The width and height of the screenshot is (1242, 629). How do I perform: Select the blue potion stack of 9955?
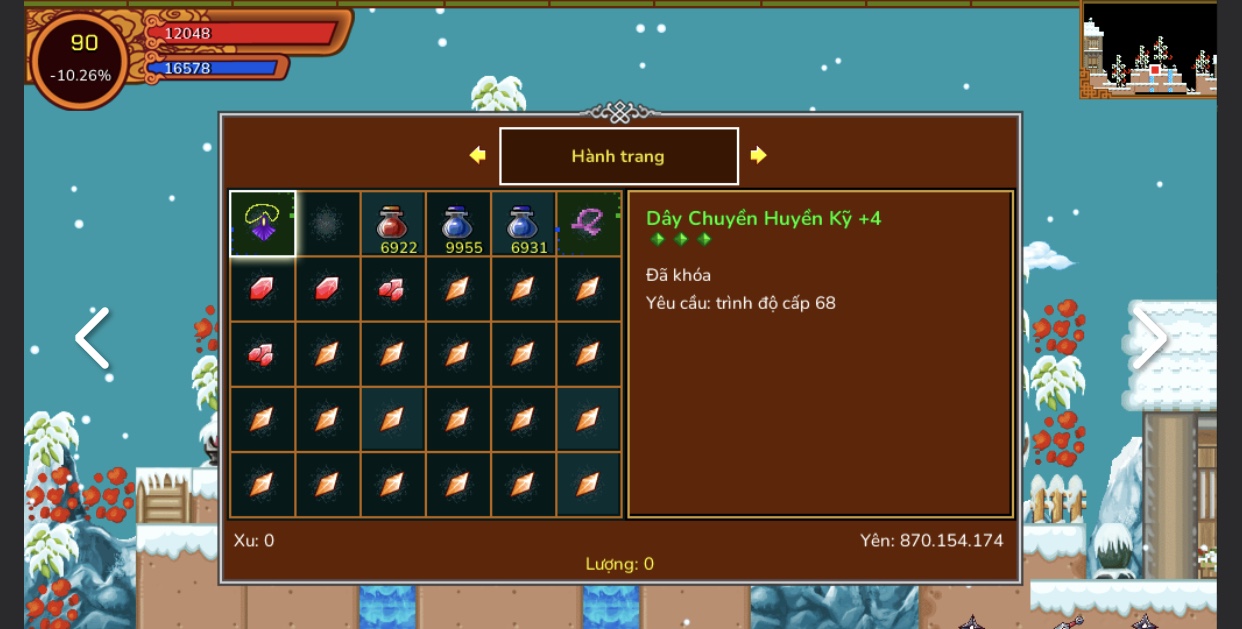pyautogui.click(x=458, y=224)
